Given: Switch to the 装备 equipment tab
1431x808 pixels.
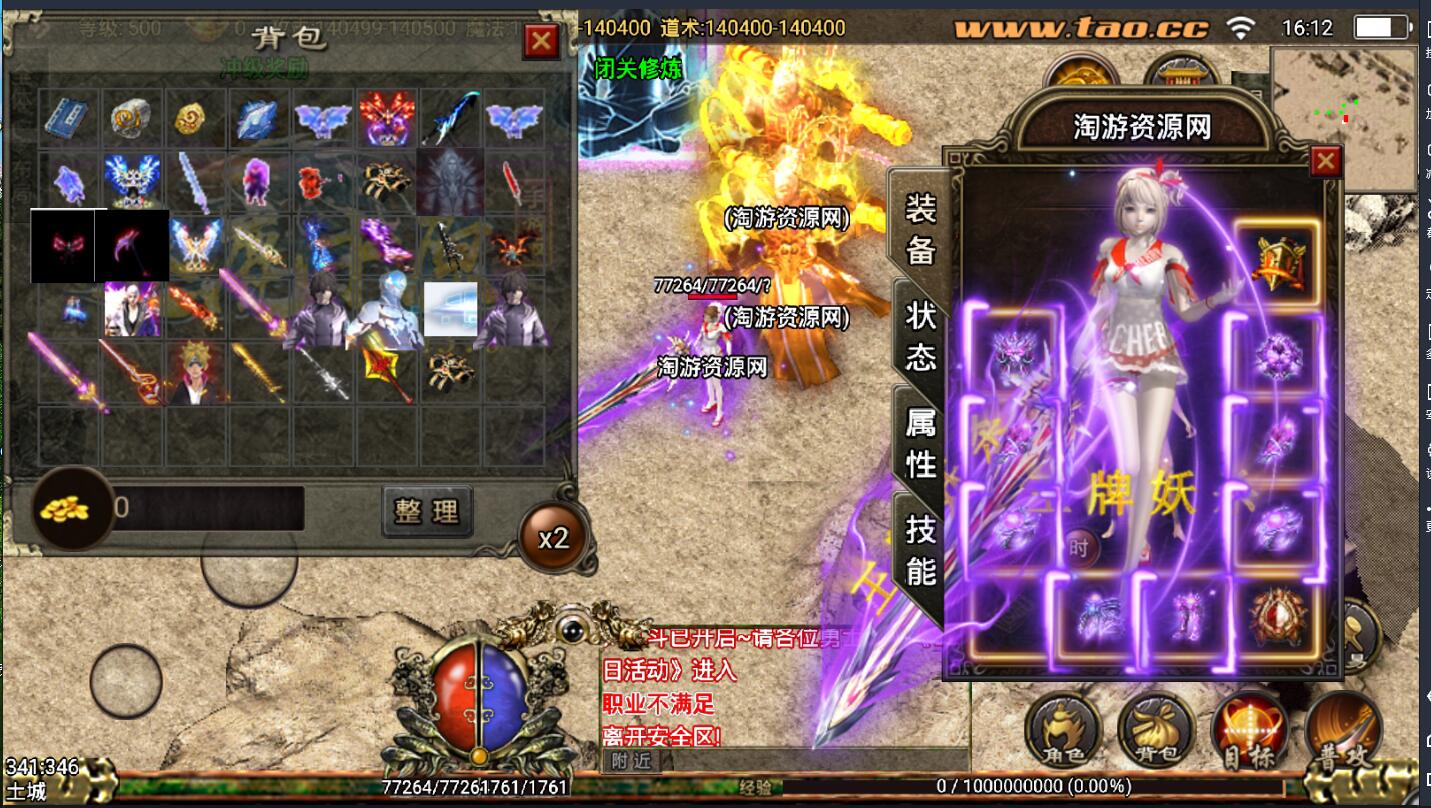Looking at the screenshot, I should pos(920,229).
